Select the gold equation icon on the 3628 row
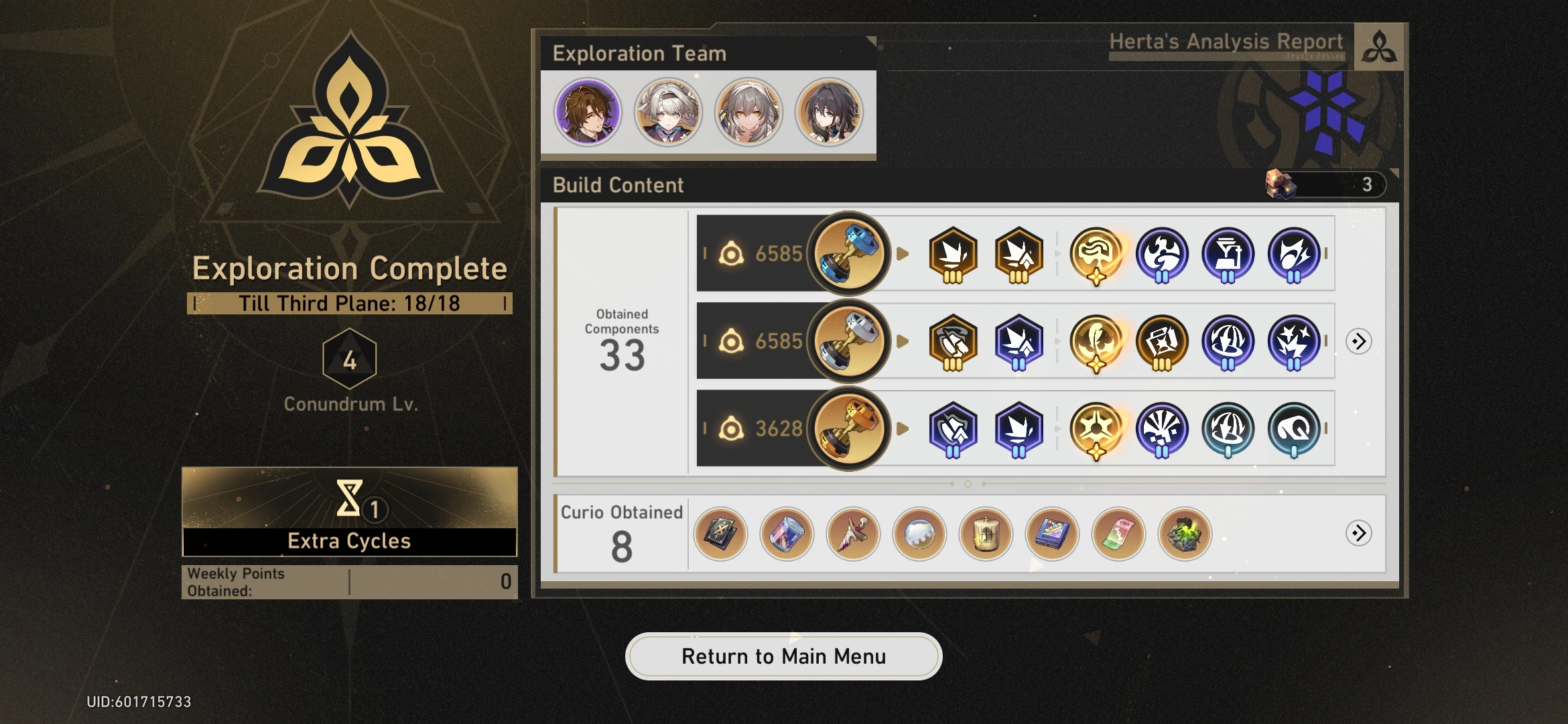1568x724 pixels. point(849,429)
